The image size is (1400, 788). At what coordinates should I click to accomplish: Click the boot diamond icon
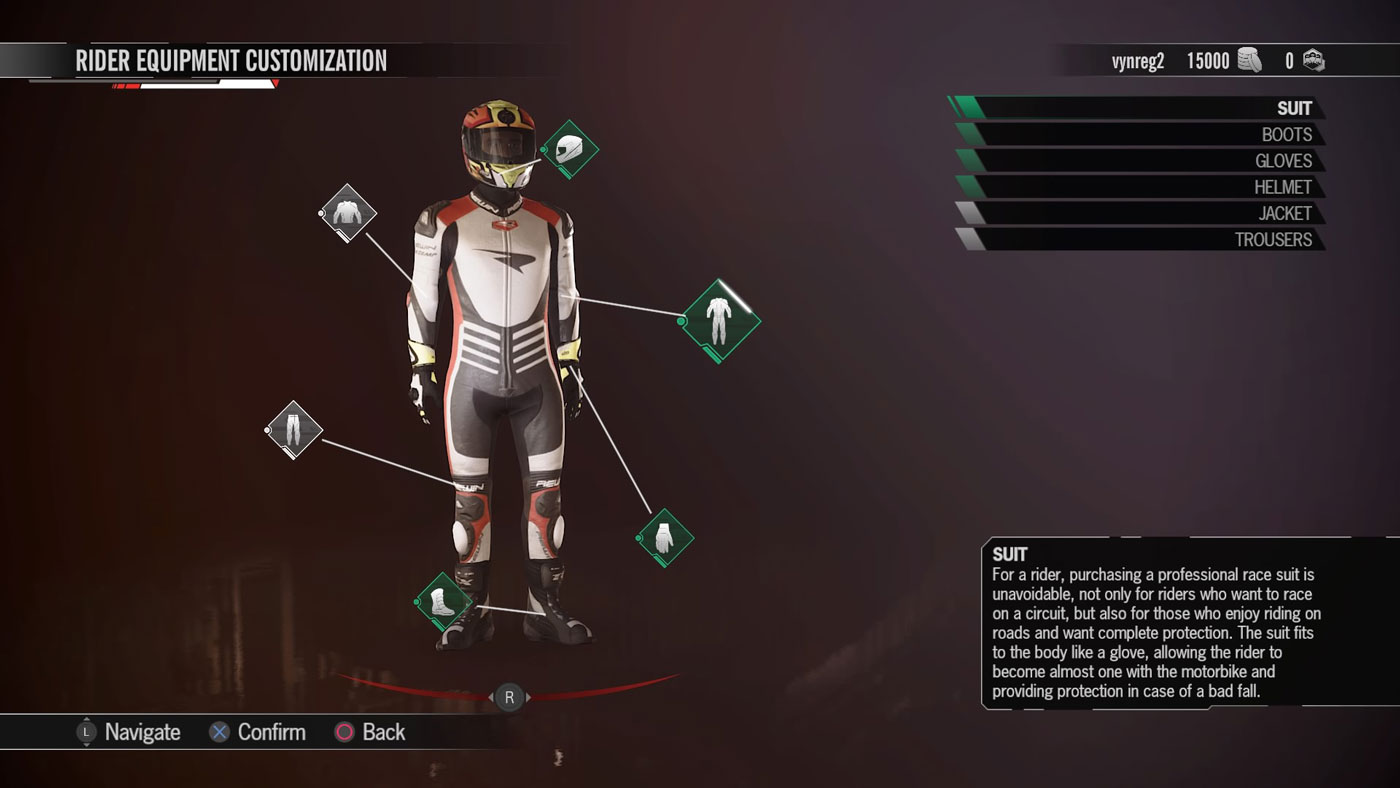tap(443, 601)
